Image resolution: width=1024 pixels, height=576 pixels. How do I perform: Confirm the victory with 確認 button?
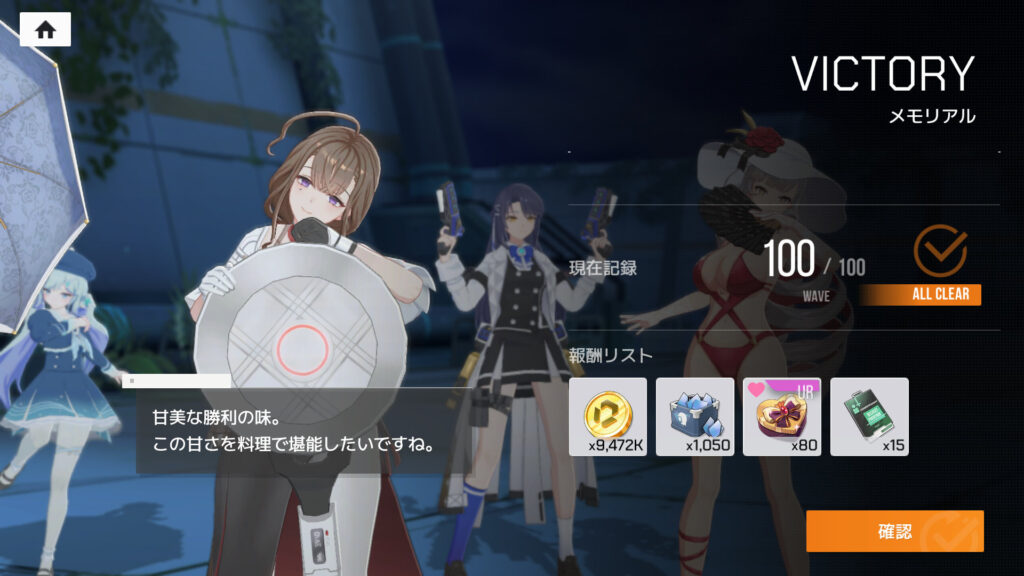coord(894,531)
